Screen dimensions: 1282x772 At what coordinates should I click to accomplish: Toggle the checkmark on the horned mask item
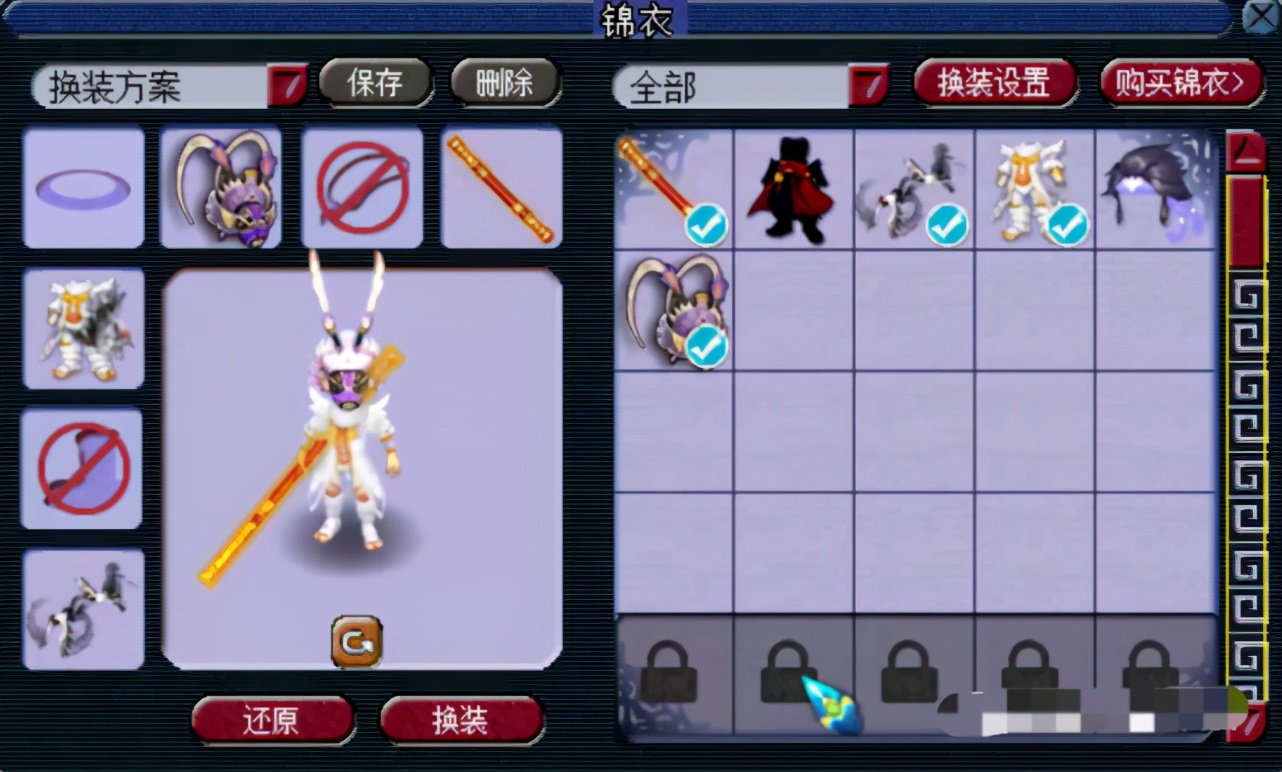[x=706, y=345]
